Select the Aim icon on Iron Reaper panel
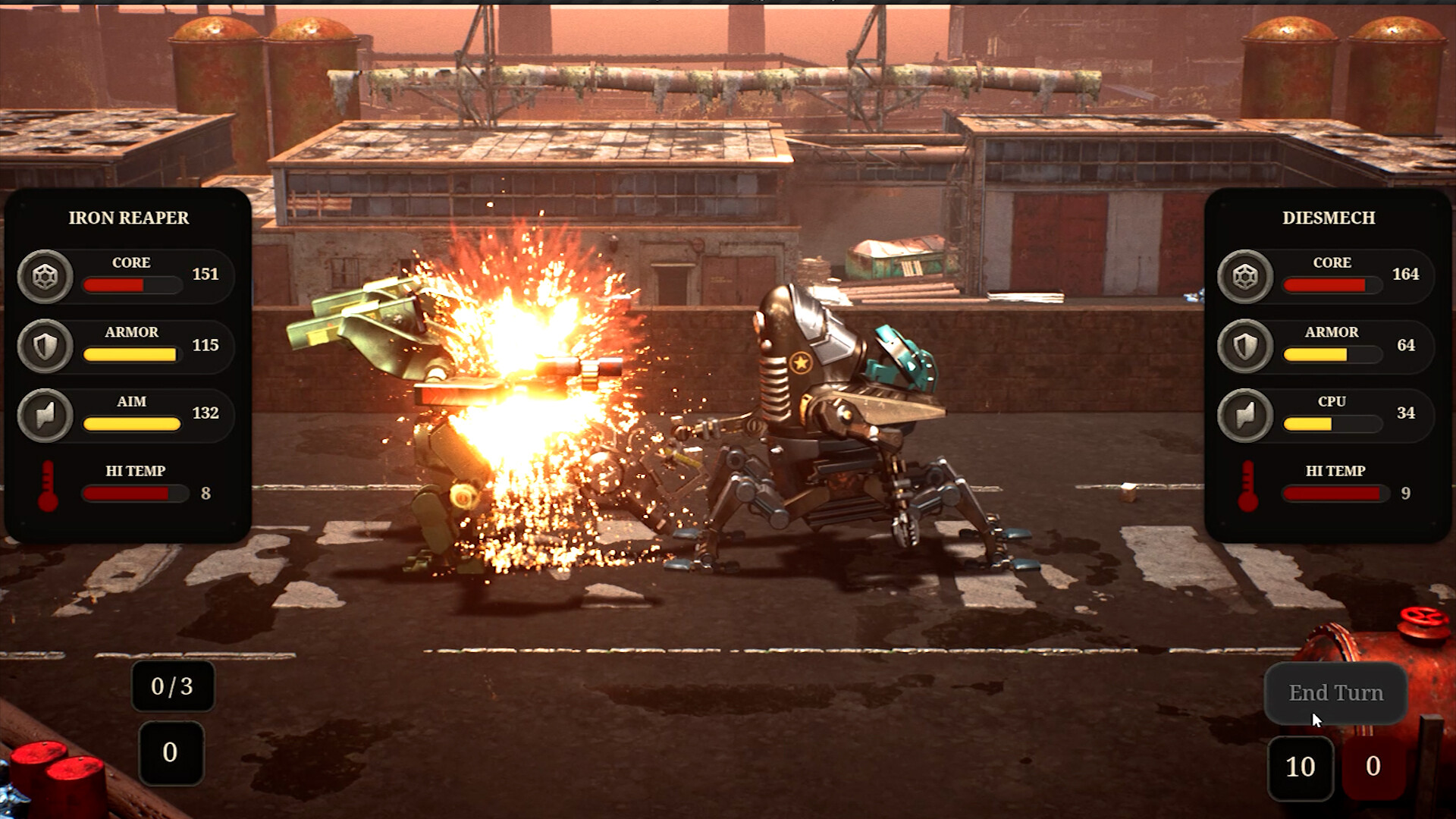Image resolution: width=1456 pixels, height=819 pixels. point(46,415)
